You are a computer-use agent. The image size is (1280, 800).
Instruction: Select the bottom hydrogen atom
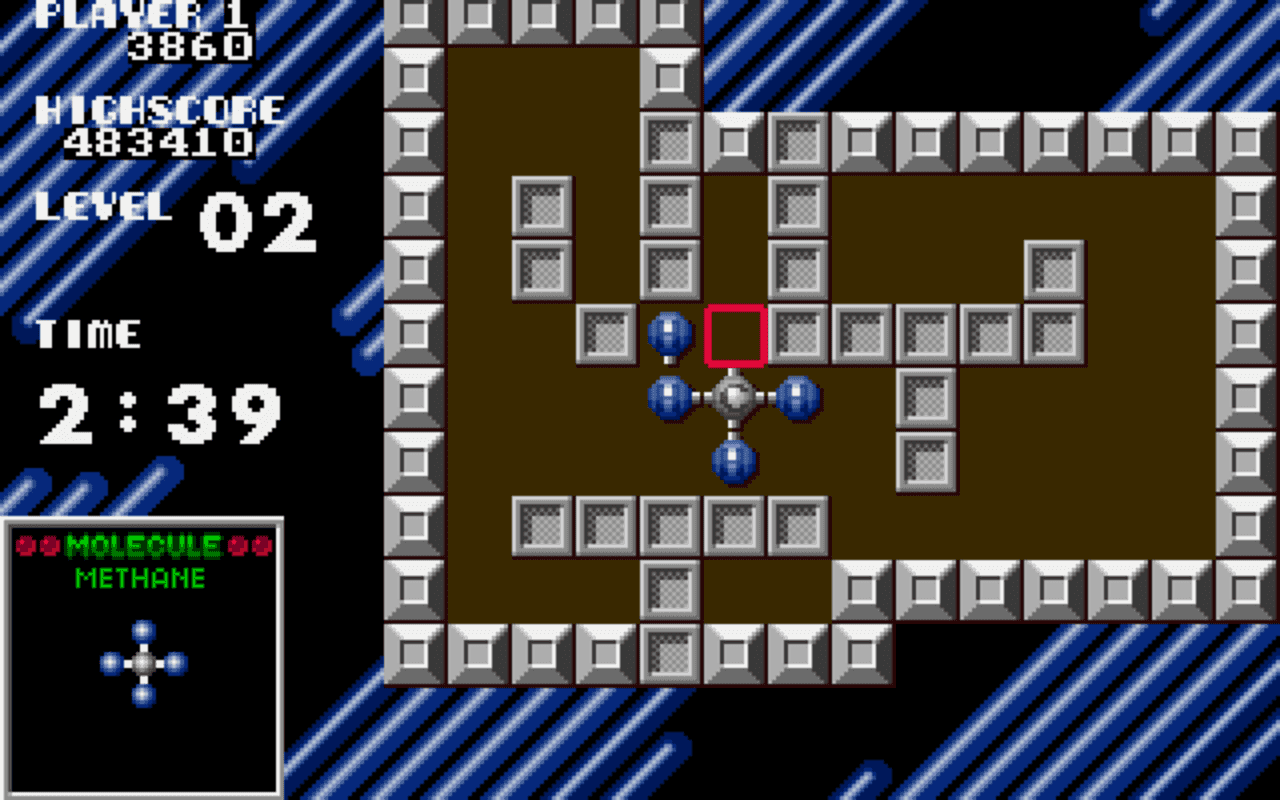(733, 461)
